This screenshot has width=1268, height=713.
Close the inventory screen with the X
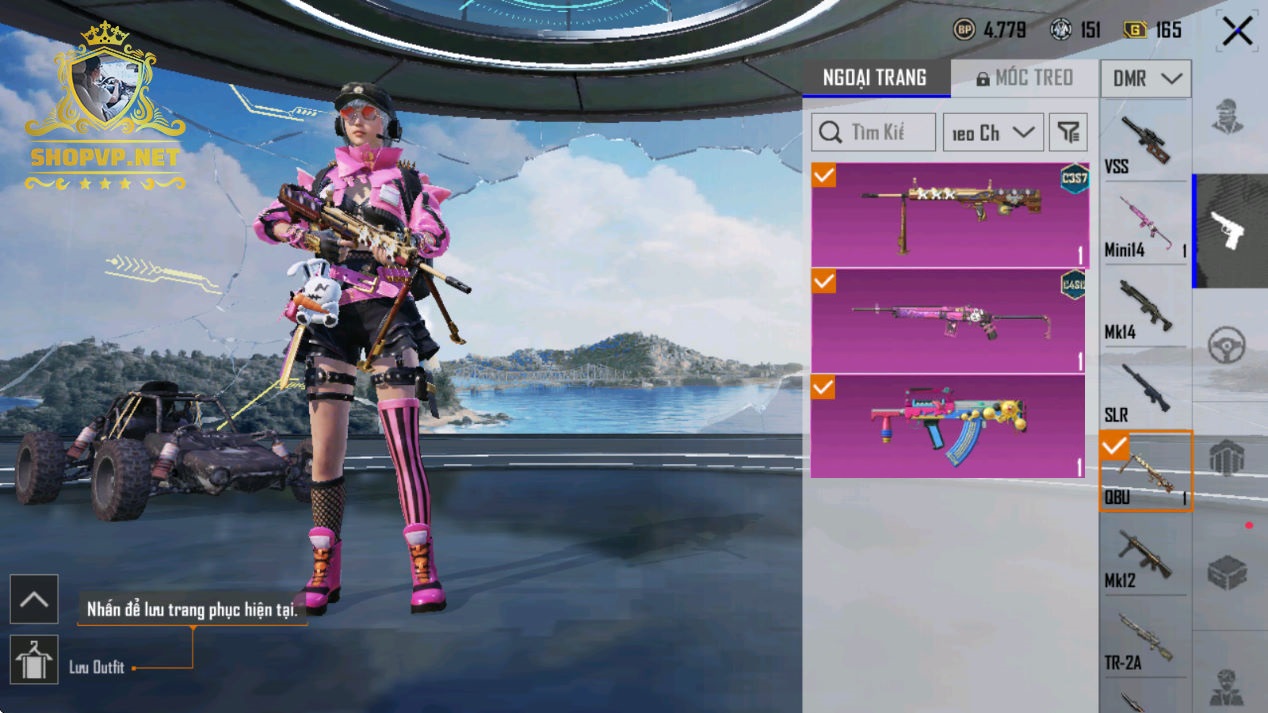[x=1237, y=32]
